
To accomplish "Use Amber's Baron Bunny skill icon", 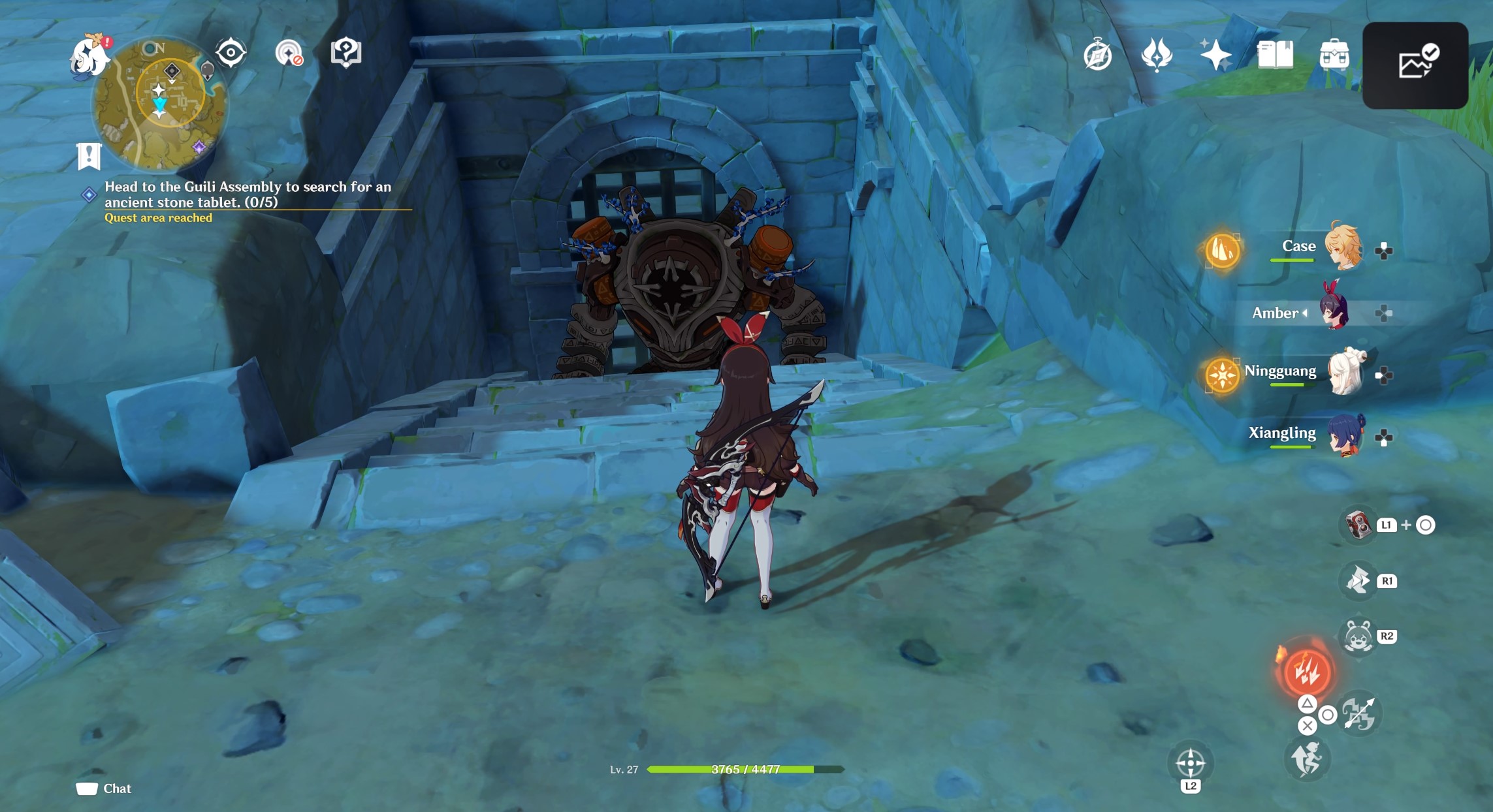I will [x=1358, y=636].
